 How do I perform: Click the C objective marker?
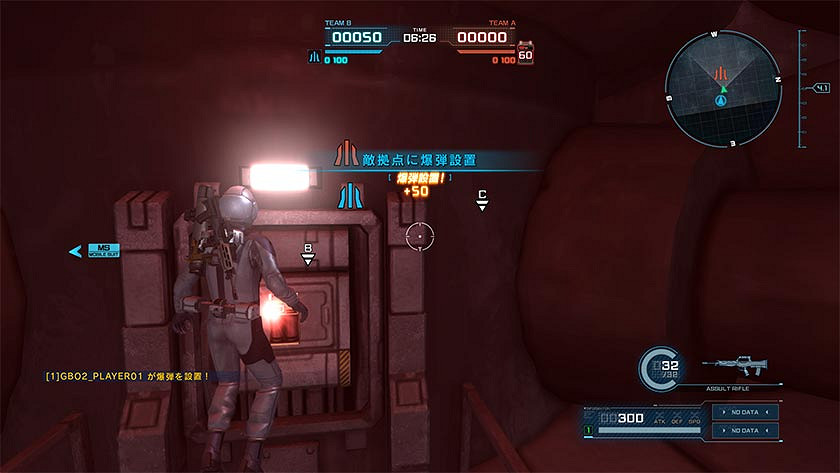(x=482, y=199)
